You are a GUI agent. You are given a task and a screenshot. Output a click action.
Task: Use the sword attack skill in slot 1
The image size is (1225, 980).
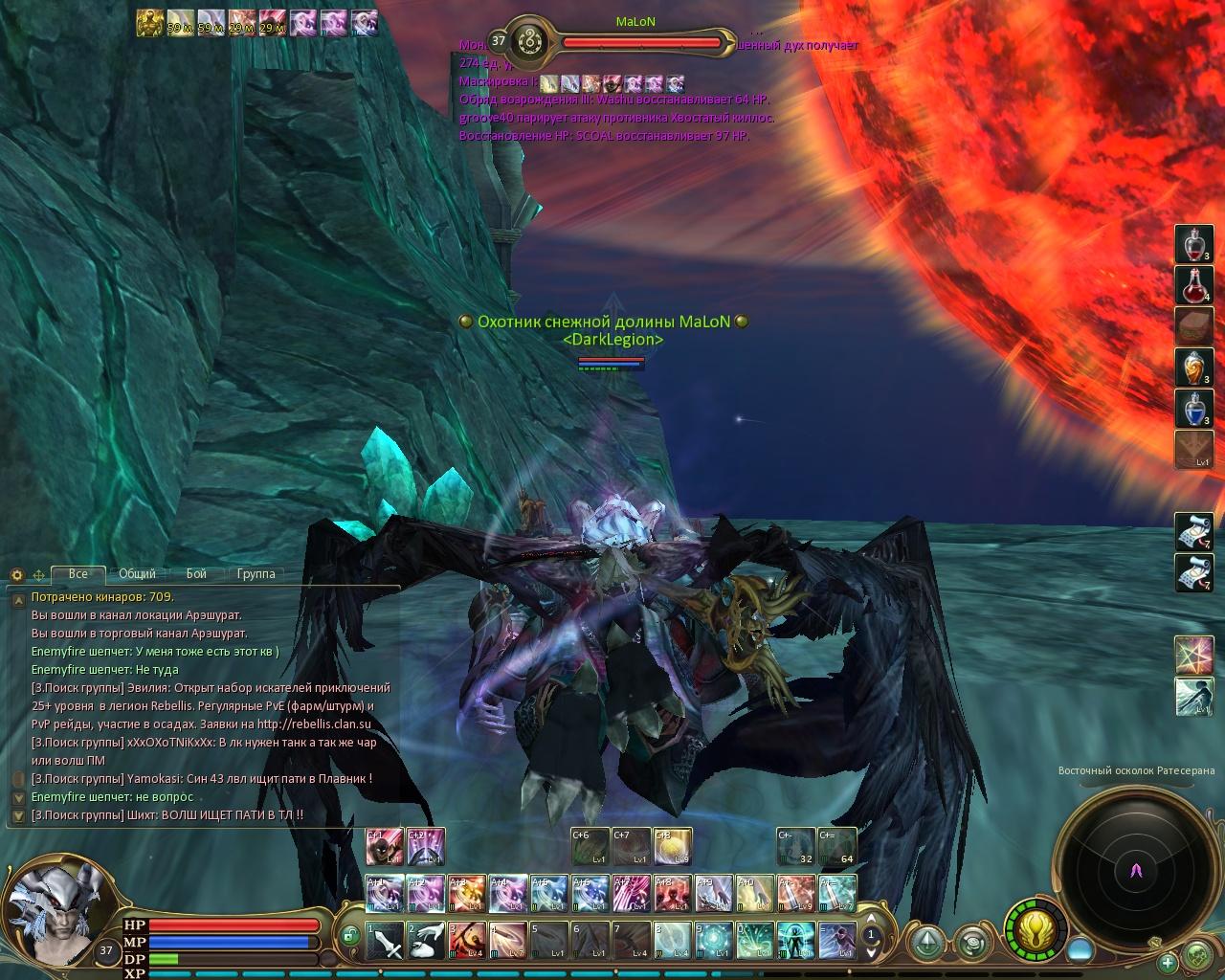coord(386,941)
